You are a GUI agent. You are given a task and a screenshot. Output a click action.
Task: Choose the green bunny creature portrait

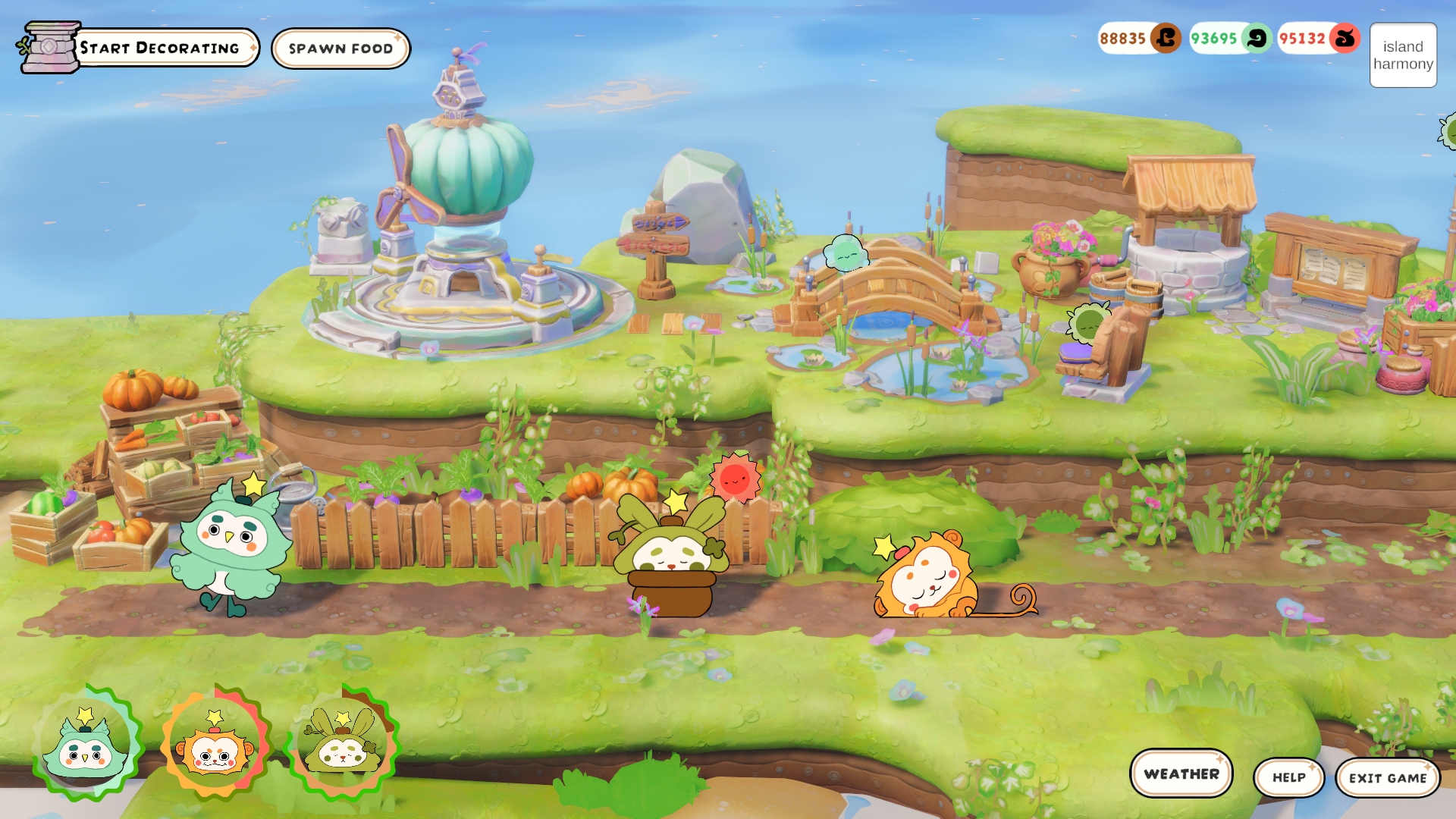[343, 745]
